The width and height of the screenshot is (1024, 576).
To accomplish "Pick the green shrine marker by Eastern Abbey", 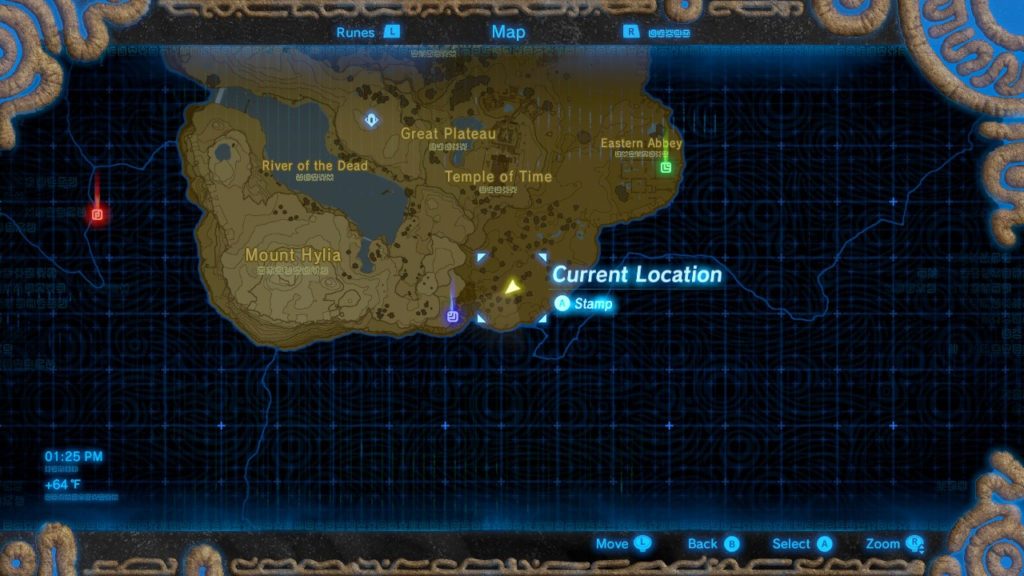I will tap(665, 168).
